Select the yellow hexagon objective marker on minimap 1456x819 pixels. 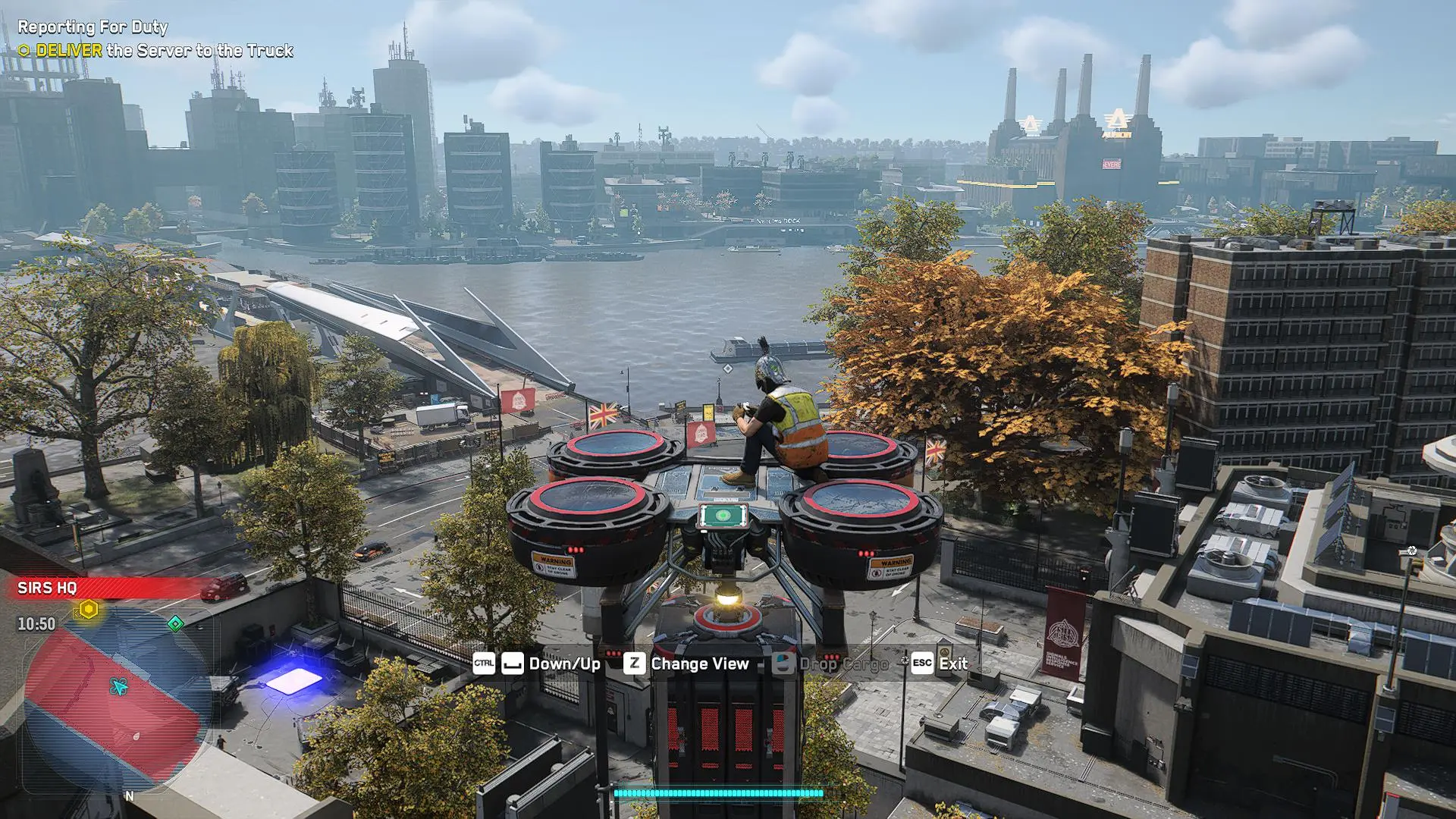point(89,610)
